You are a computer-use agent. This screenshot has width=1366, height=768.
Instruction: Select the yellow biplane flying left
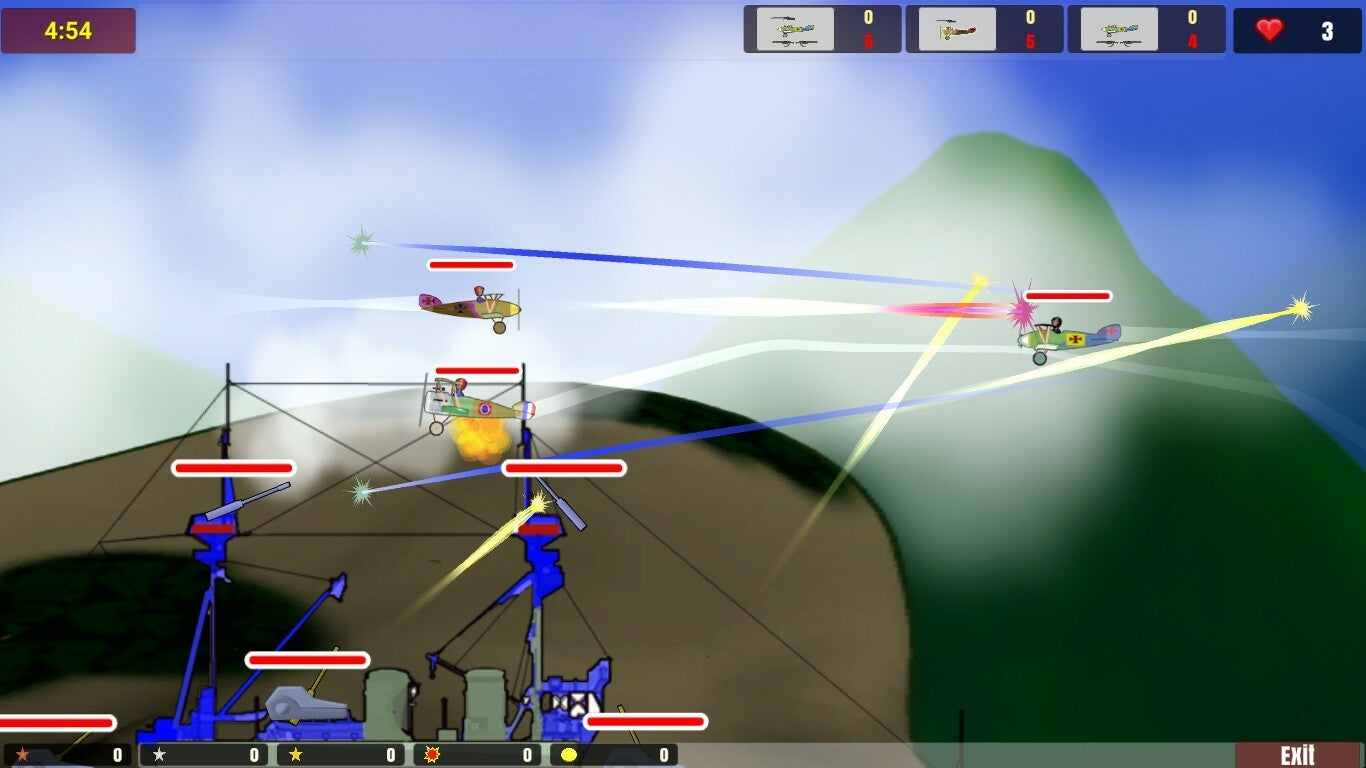click(x=468, y=306)
